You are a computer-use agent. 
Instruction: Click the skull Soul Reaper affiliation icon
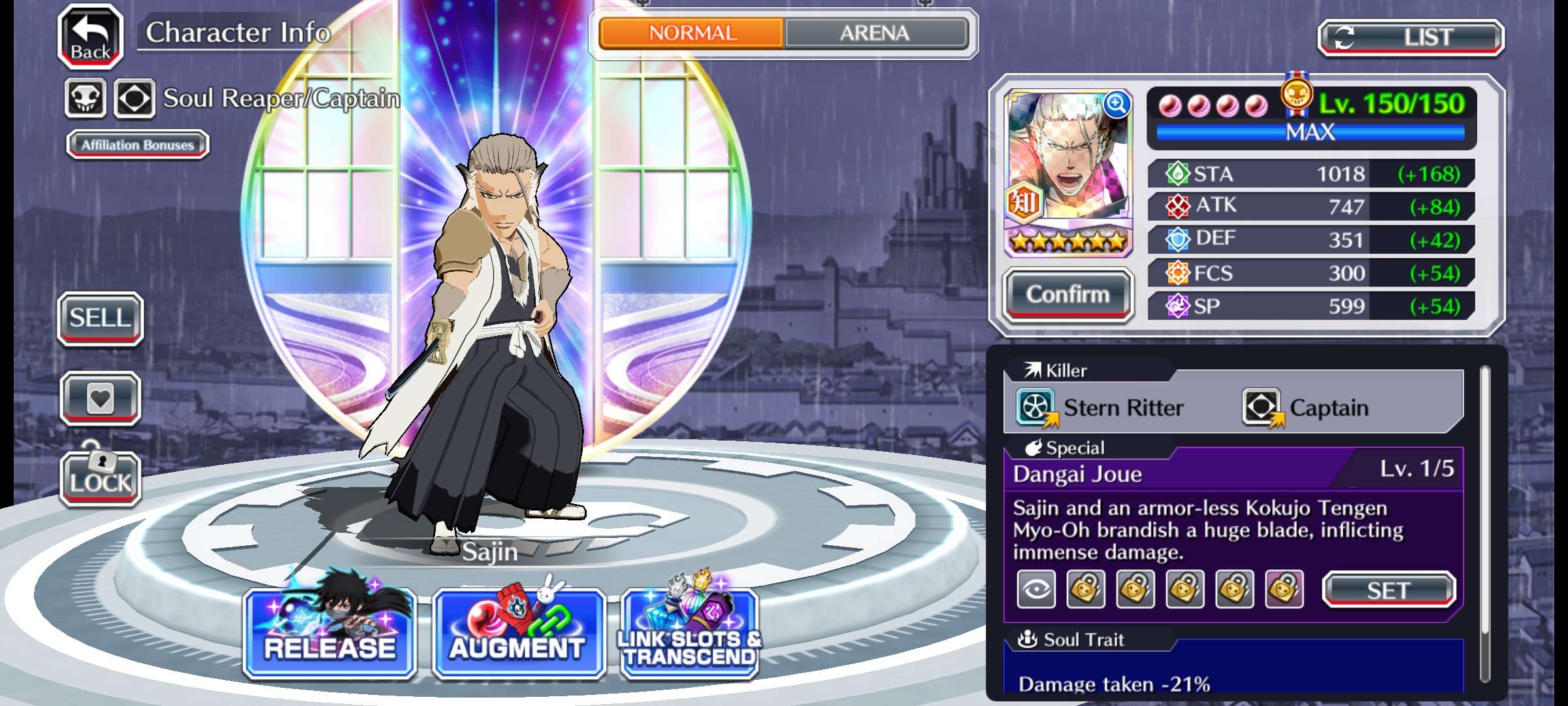[86, 99]
